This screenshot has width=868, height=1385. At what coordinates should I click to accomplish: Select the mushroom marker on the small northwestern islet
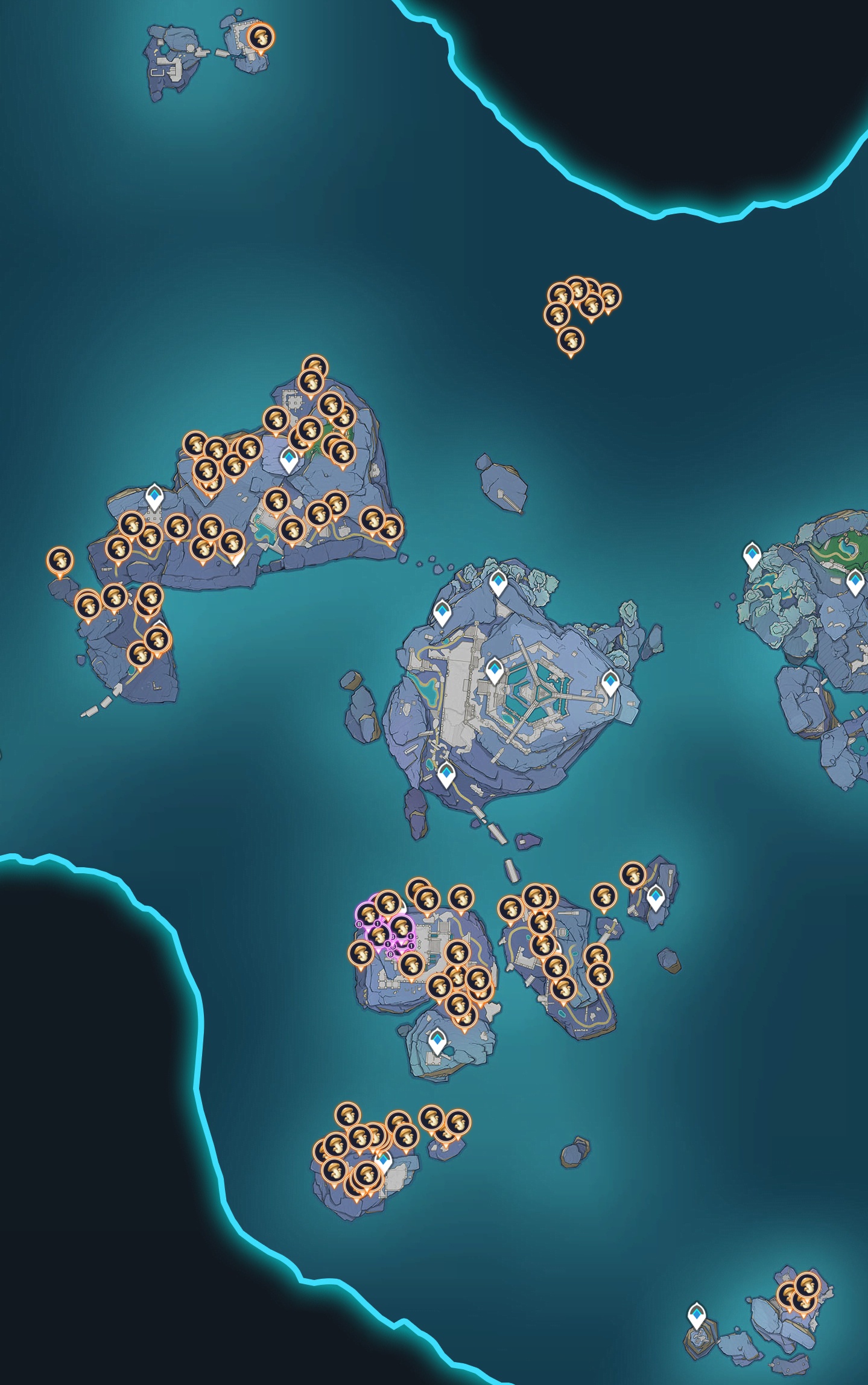(x=261, y=38)
